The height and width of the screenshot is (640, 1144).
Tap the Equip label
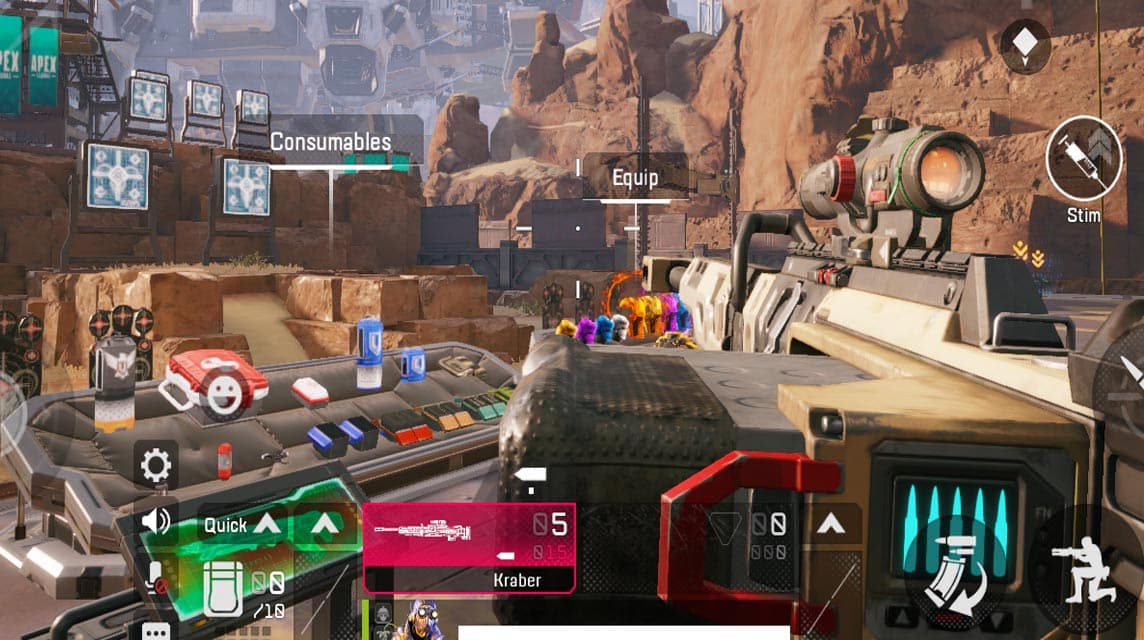click(x=635, y=178)
